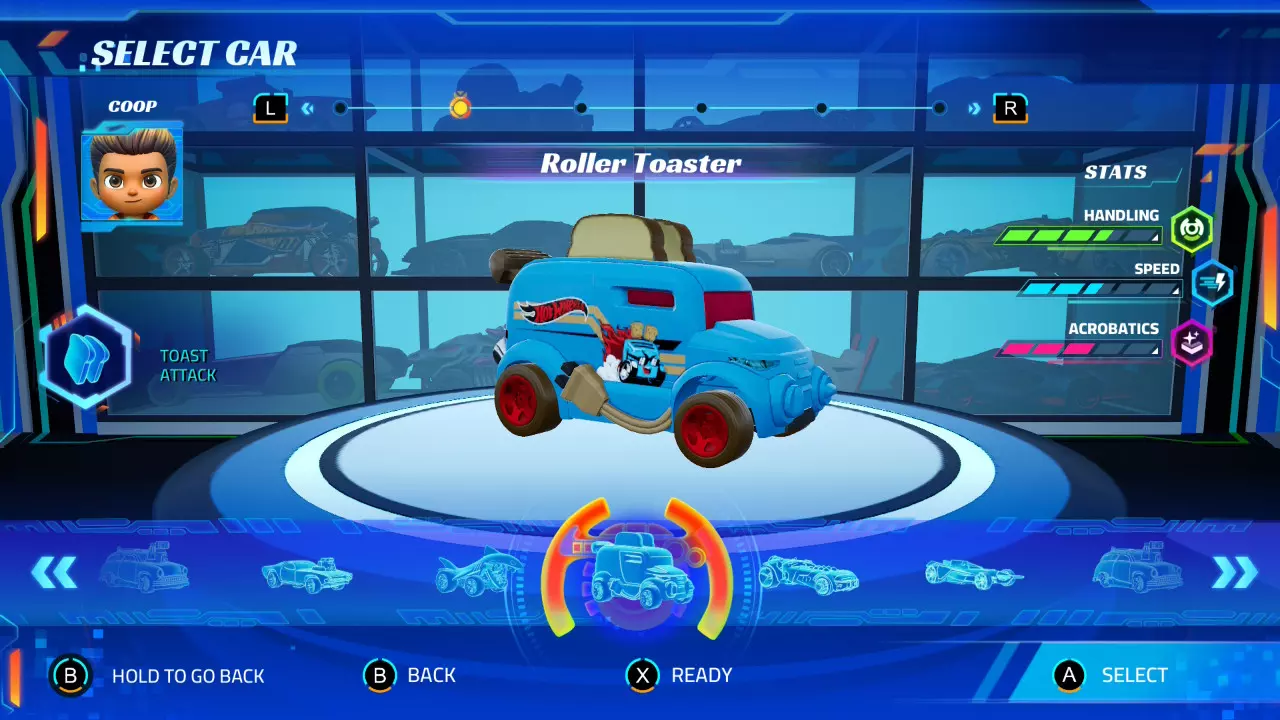
Task: Click the Ready label
Action: [701, 676]
